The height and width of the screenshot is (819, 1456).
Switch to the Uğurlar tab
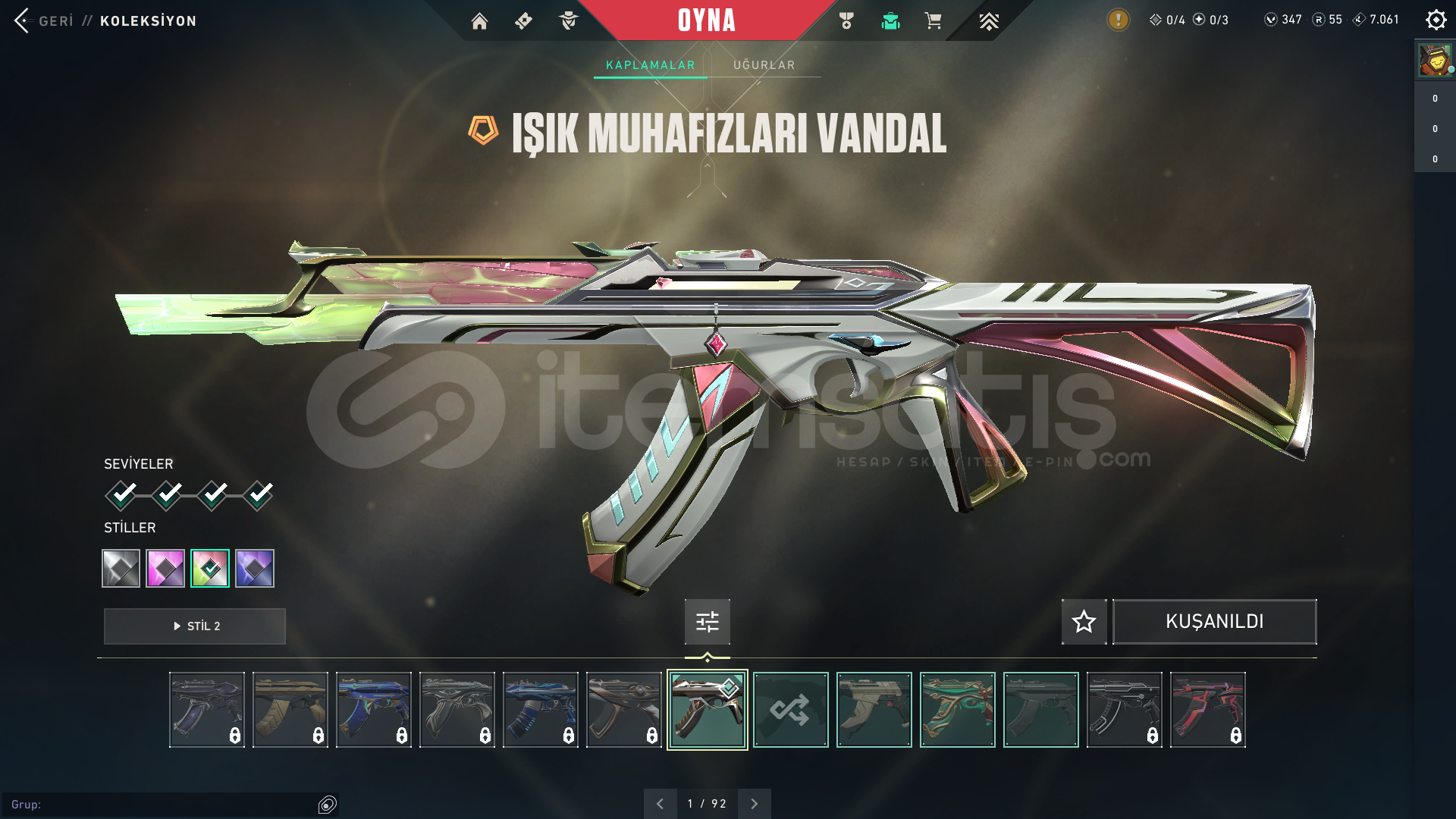pos(764,65)
